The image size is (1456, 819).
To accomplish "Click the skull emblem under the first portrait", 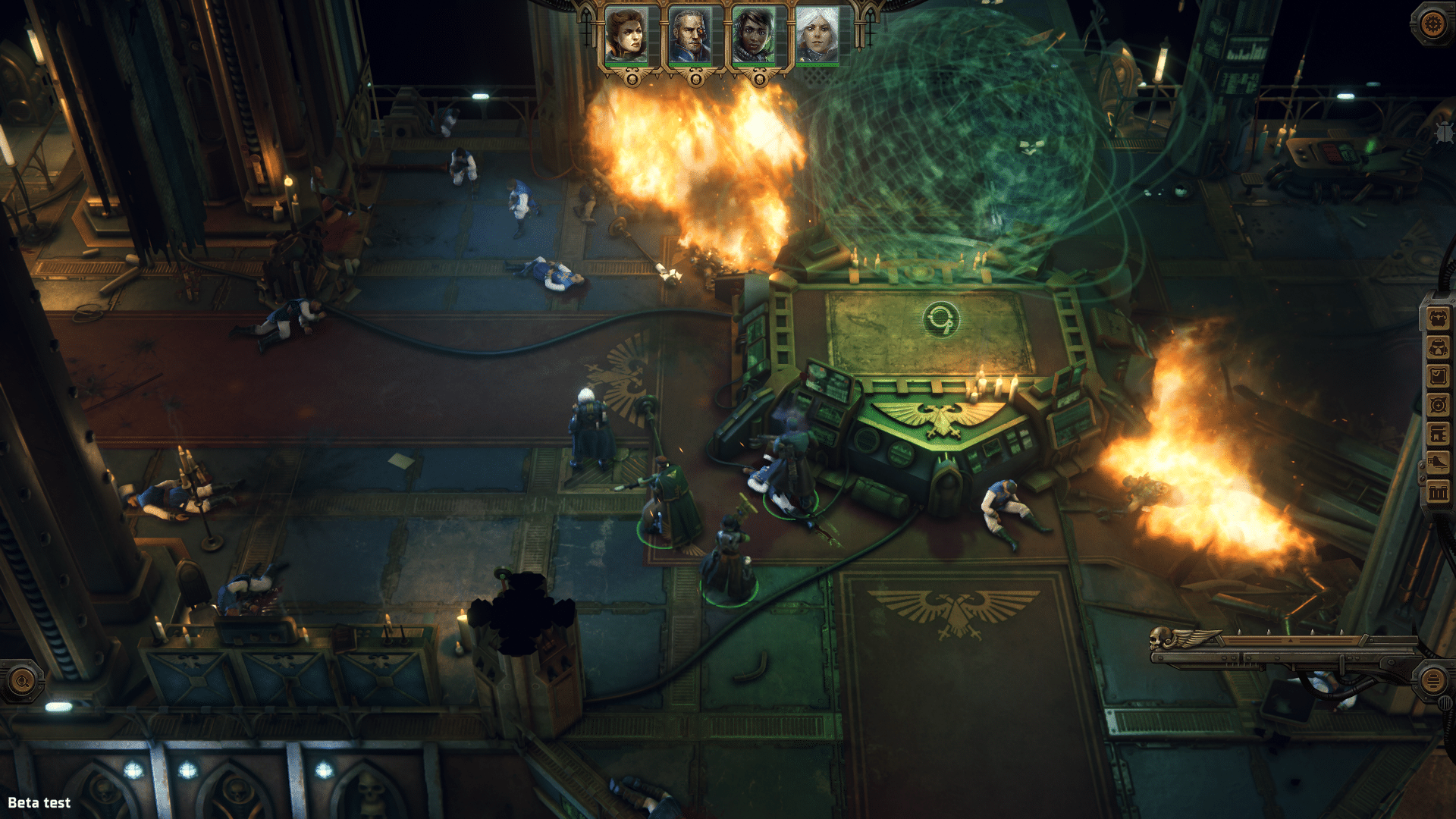I will tap(631, 81).
